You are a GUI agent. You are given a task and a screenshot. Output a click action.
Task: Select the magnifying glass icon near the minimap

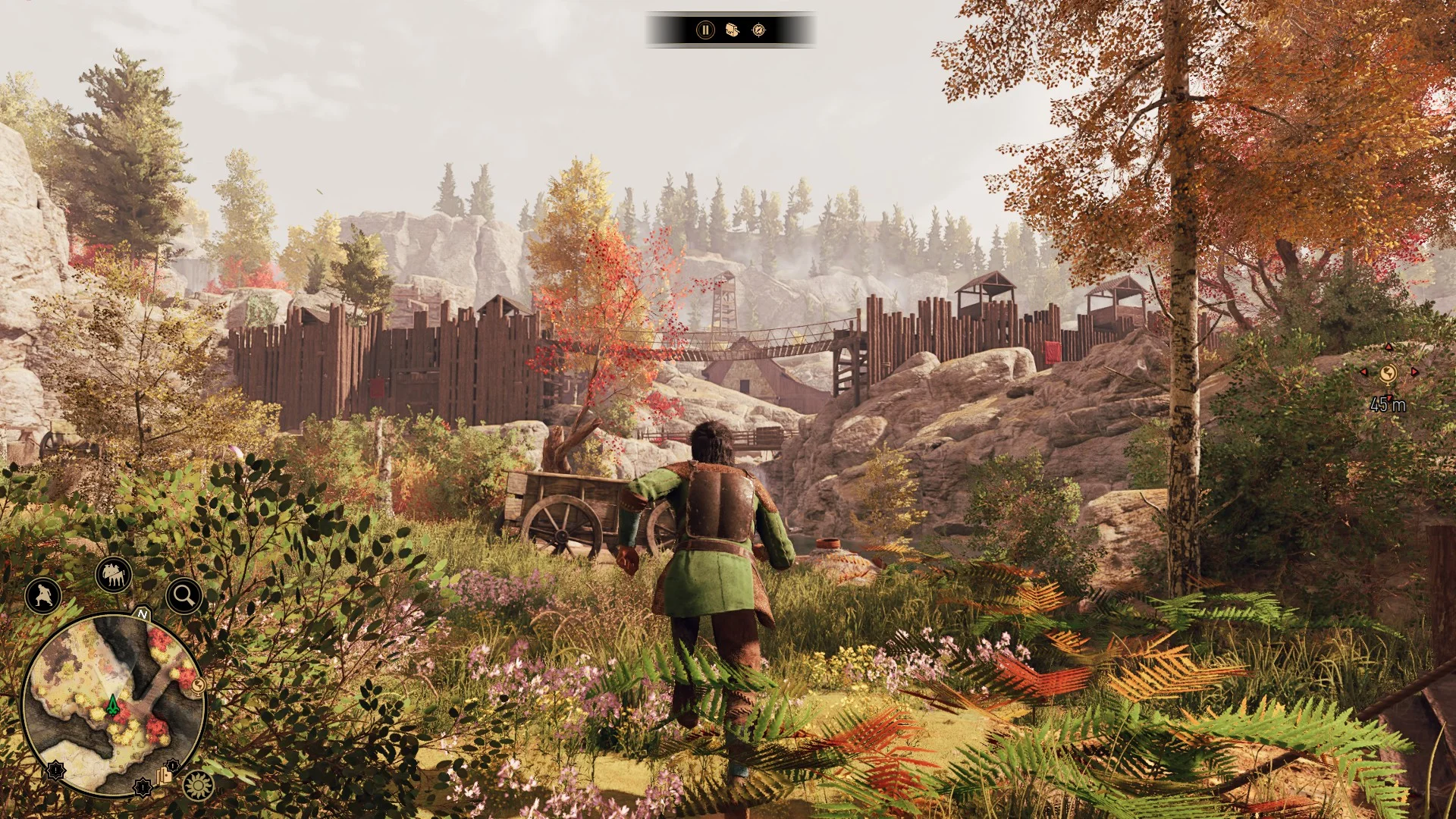coord(183,595)
